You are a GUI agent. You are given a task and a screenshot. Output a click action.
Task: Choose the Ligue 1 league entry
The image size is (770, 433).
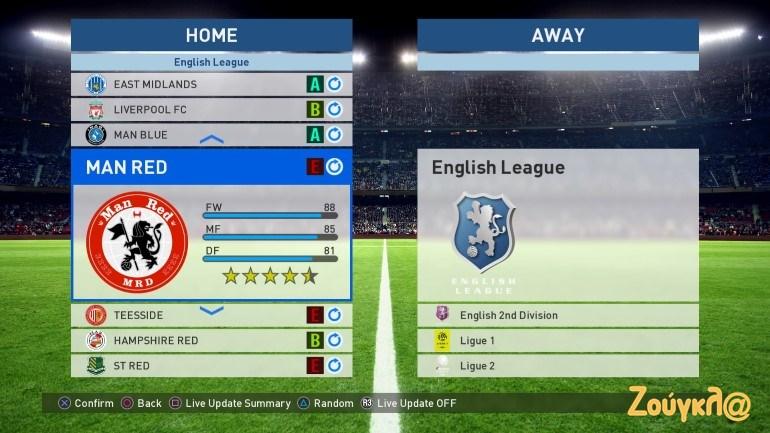click(x=556, y=341)
